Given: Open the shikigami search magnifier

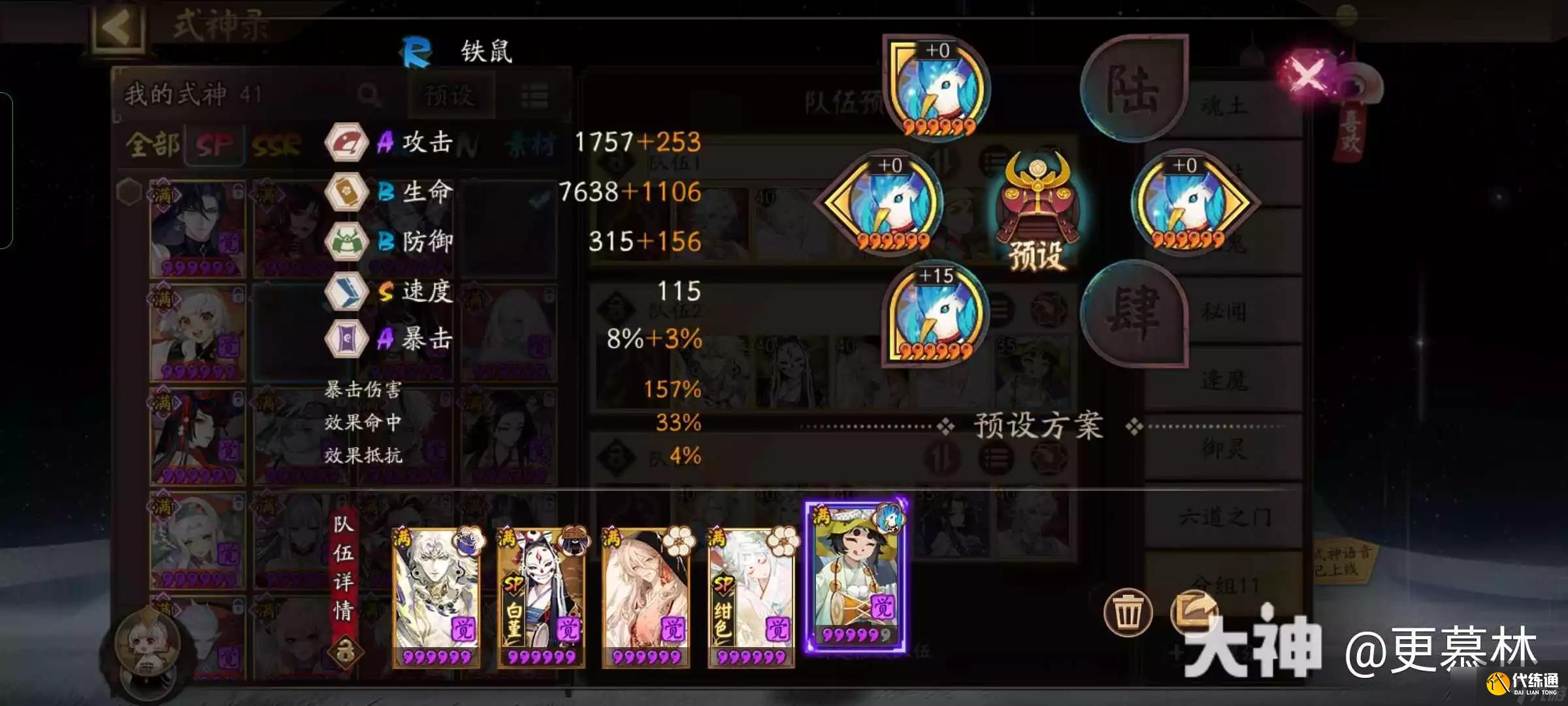Looking at the screenshot, I should [369, 93].
